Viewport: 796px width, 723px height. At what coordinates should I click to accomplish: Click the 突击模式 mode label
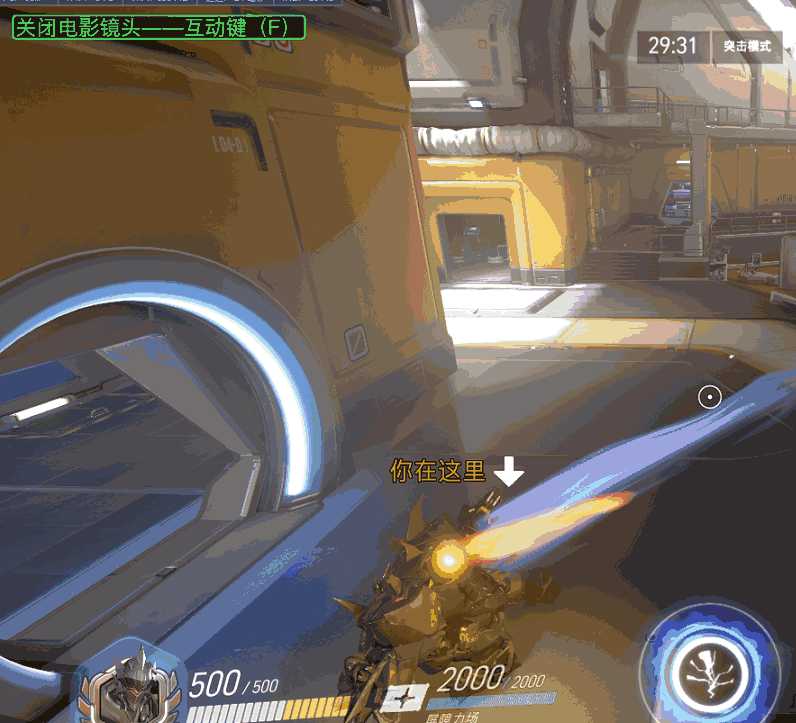[x=746, y=46]
